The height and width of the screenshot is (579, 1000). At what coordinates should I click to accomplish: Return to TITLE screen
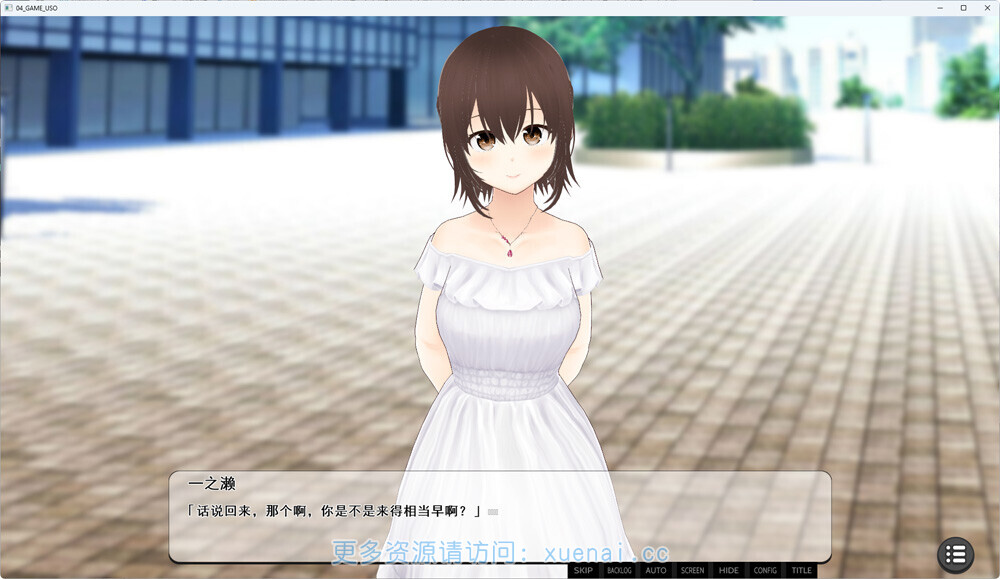pos(801,571)
